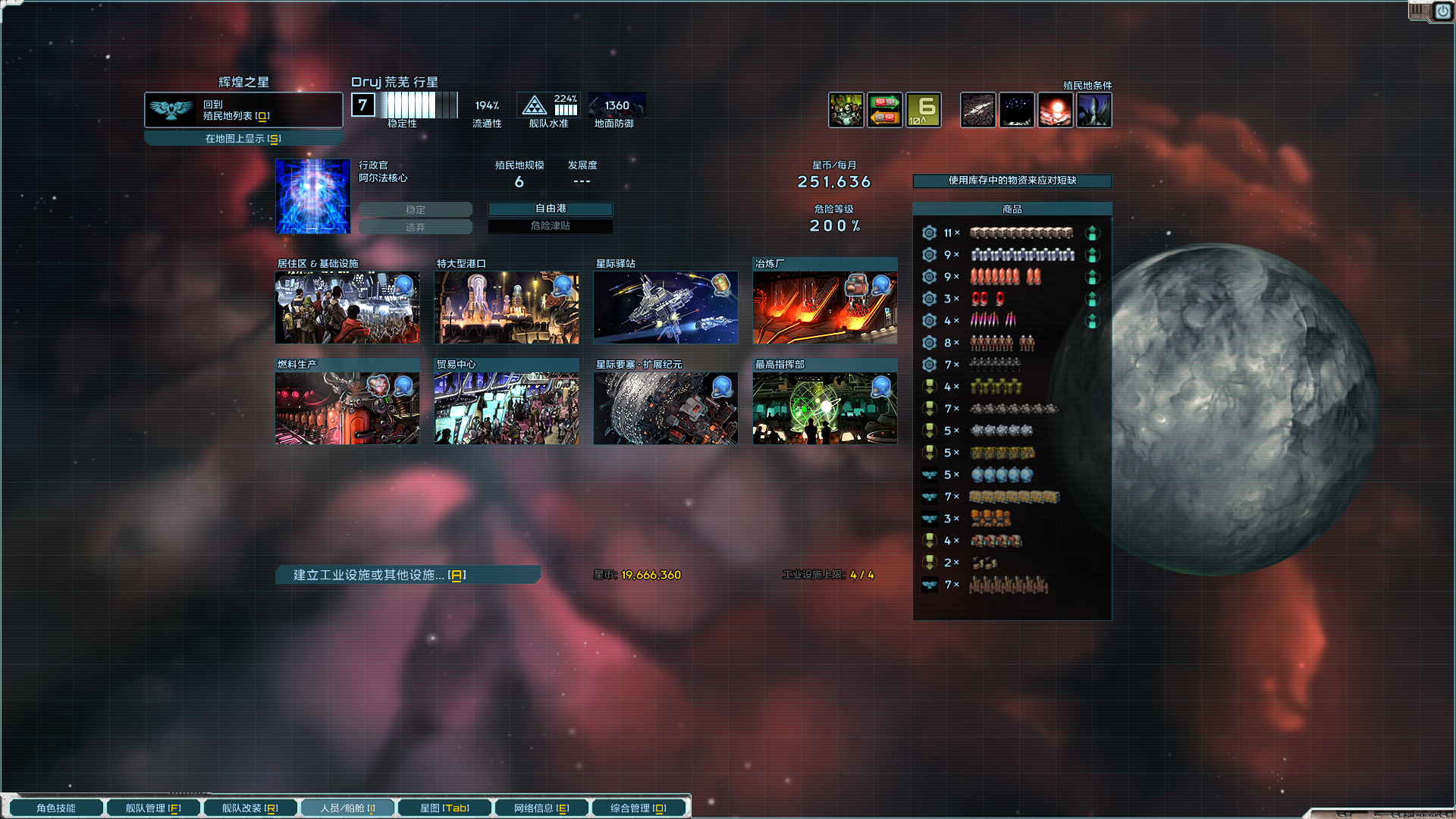This screenshot has width=1456, height=819.
Task: Click the 稳定性 stability bar
Action: [420, 104]
